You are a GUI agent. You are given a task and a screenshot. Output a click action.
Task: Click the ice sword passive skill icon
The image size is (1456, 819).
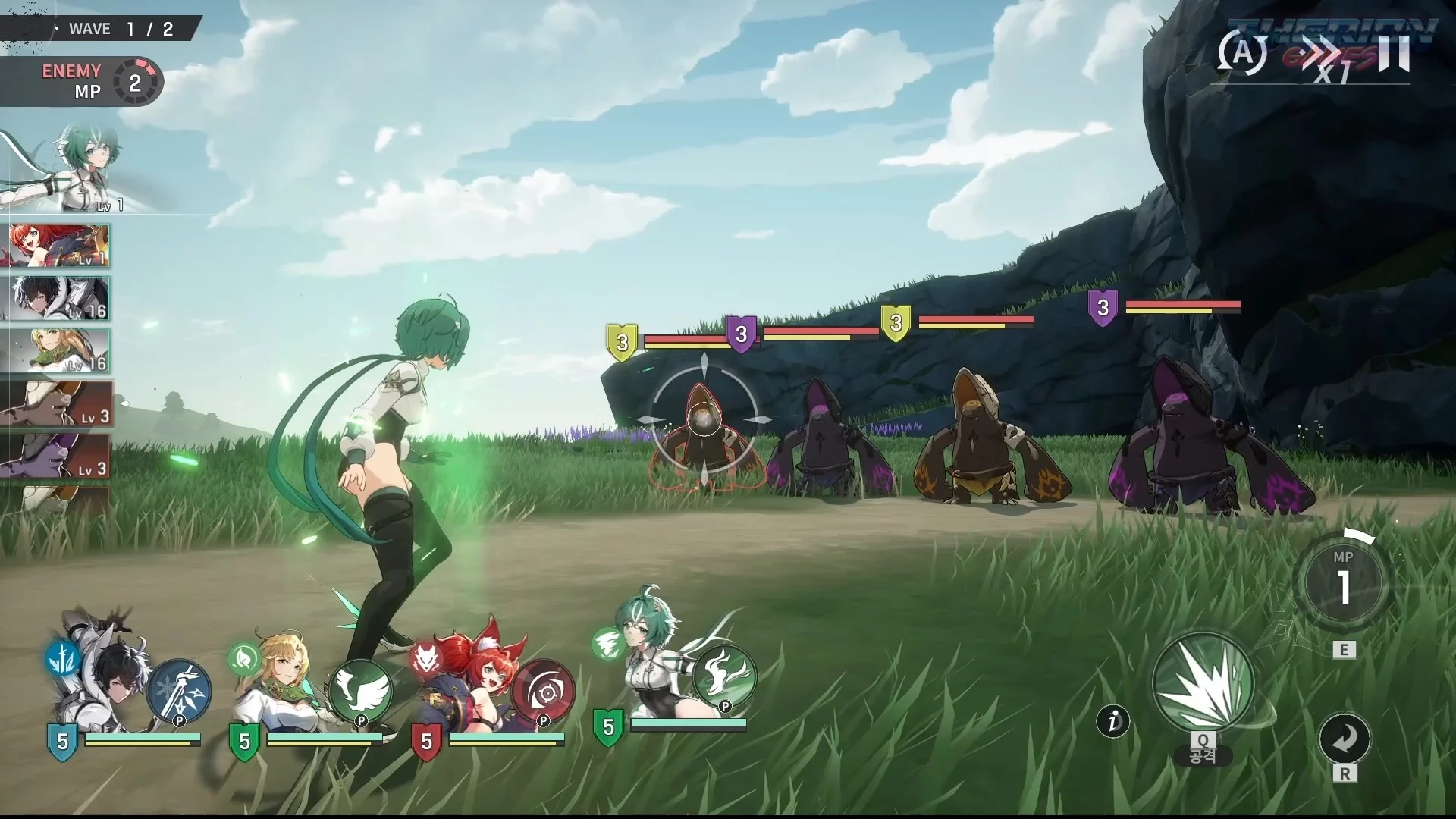[x=179, y=690]
